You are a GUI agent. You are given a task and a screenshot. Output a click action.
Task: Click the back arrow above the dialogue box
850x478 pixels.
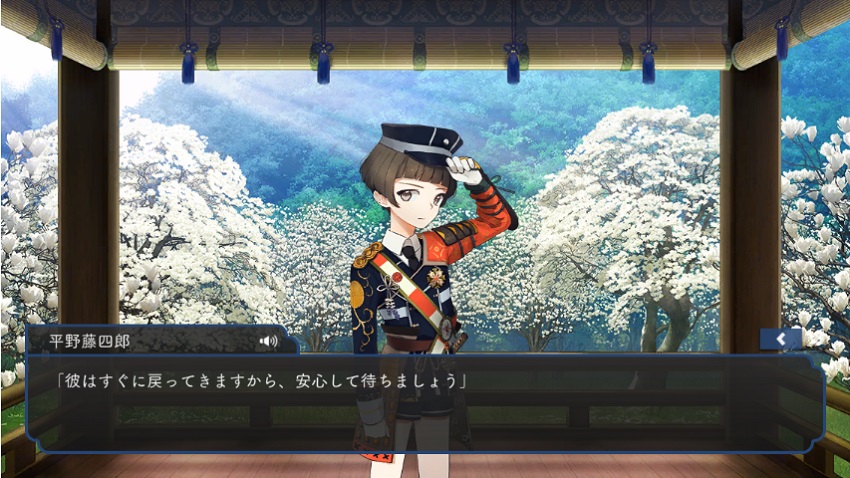click(x=779, y=340)
